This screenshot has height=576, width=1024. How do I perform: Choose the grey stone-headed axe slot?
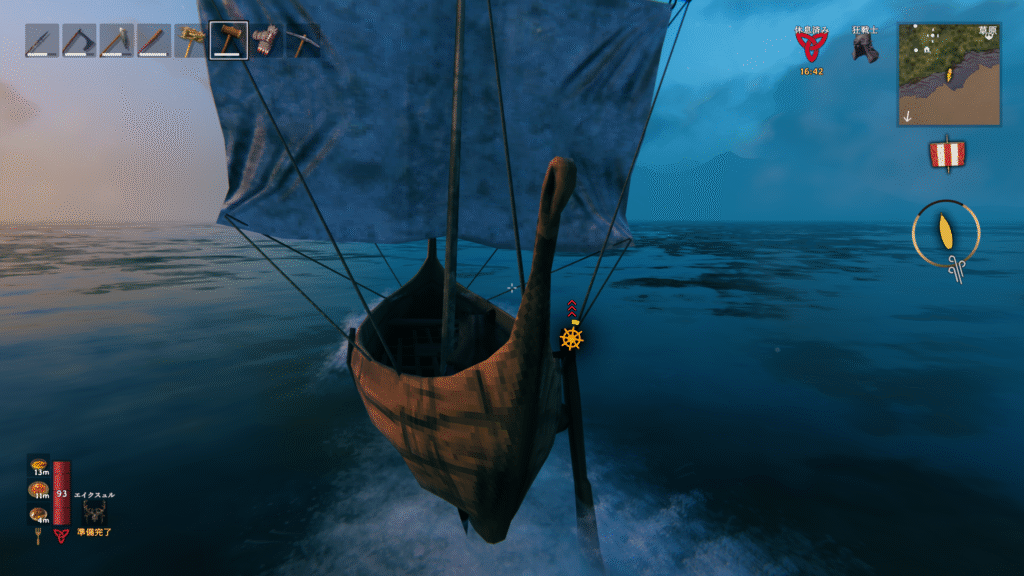pos(116,41)
